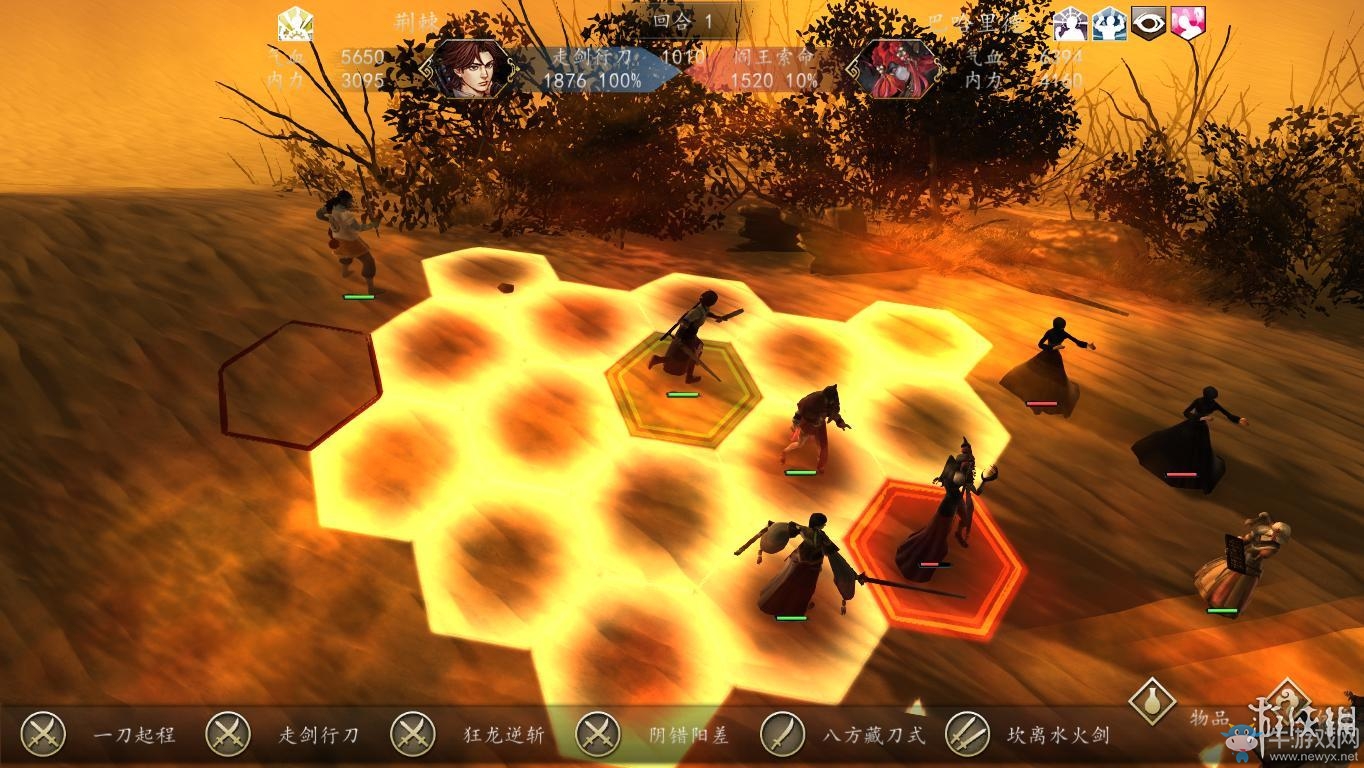Choose the 坎离水火剑 sword skill

[967, 735]
